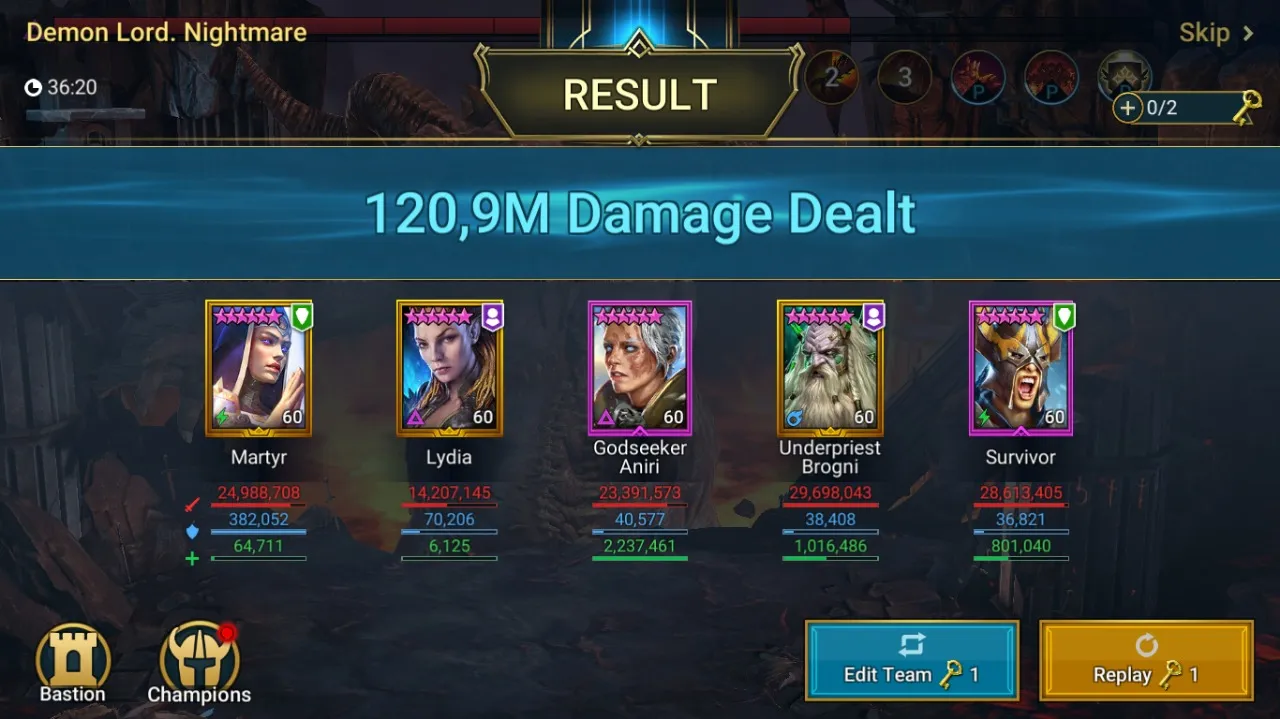Image resolution: width=1280 pixels, height=719 pixels.
Task: Select Godseeker Aniri's portrait
Action: pyautogui.click(x=640, y=368)
